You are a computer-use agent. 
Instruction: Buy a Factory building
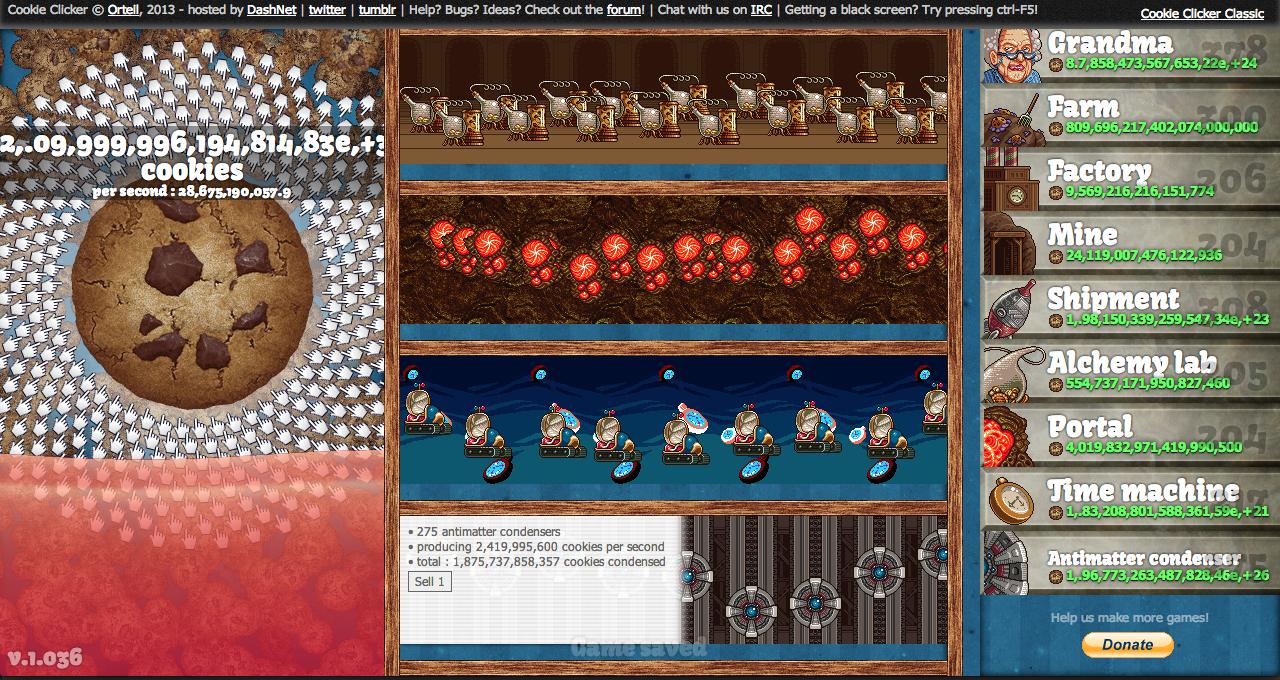point(1130,182)
